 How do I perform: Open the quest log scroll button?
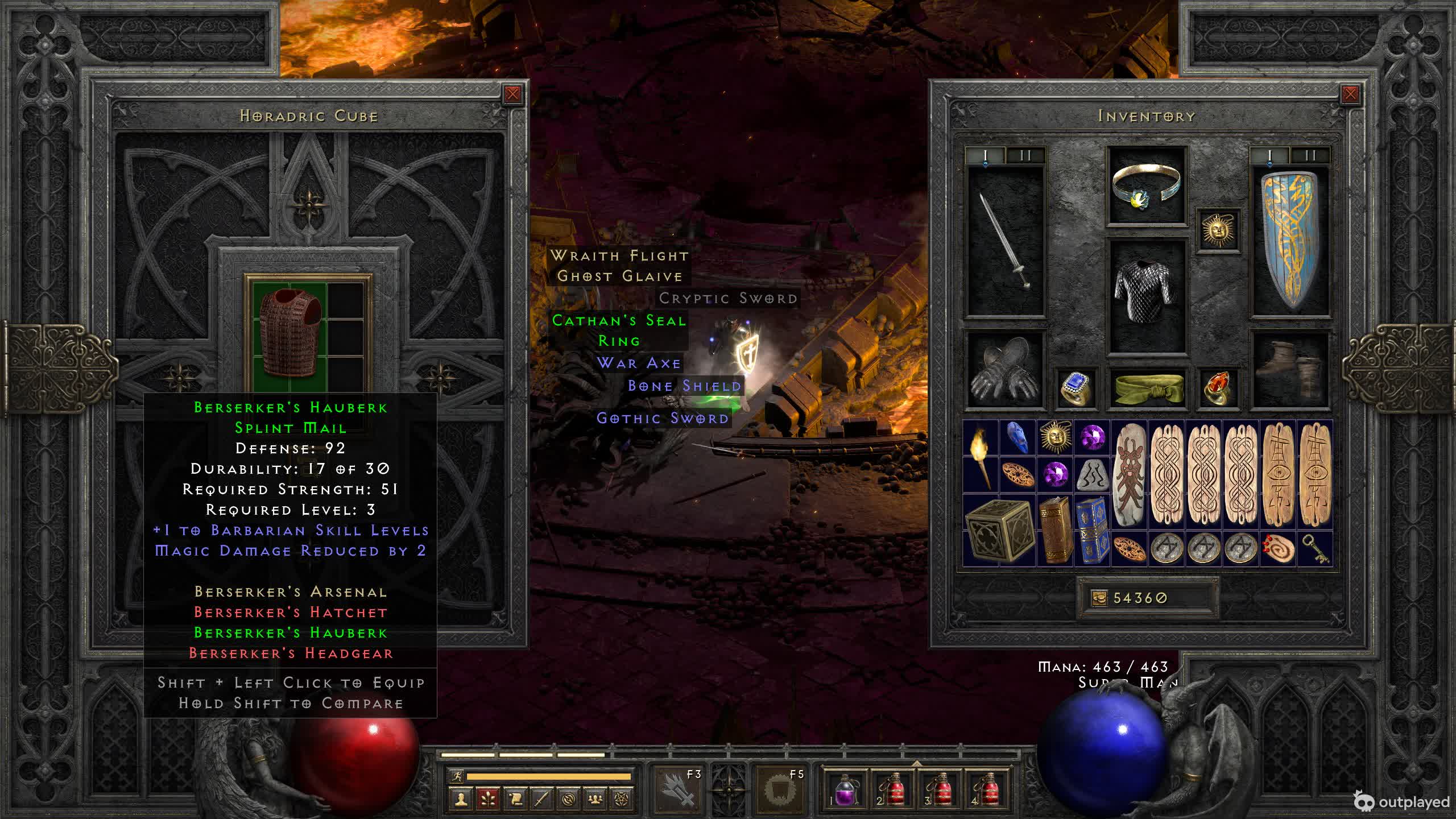(515, 799)
